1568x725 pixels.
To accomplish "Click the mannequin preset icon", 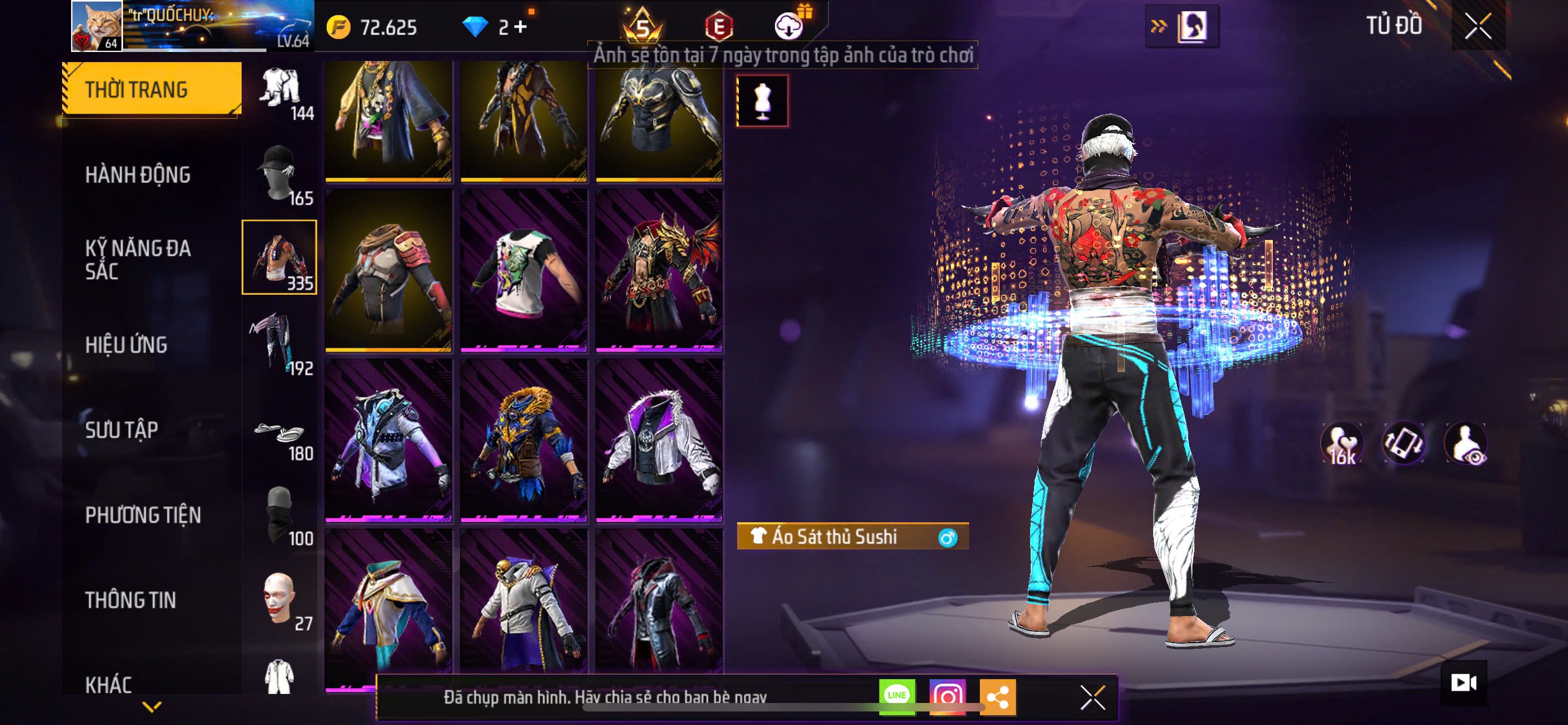I will pyautogui.click(x=762, y=101).
